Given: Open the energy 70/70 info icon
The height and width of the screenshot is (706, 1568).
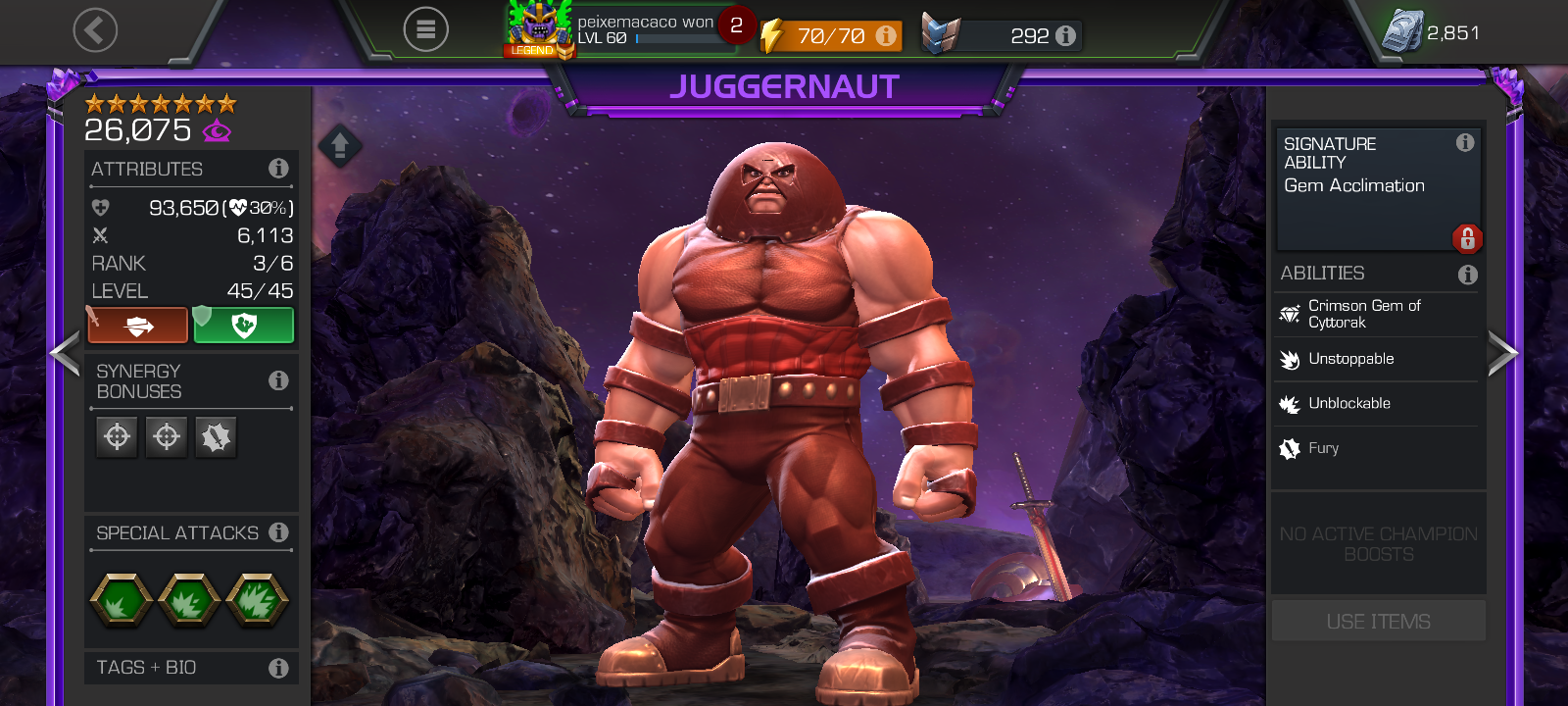Looking at the screenshot, I should click(886, 36).
